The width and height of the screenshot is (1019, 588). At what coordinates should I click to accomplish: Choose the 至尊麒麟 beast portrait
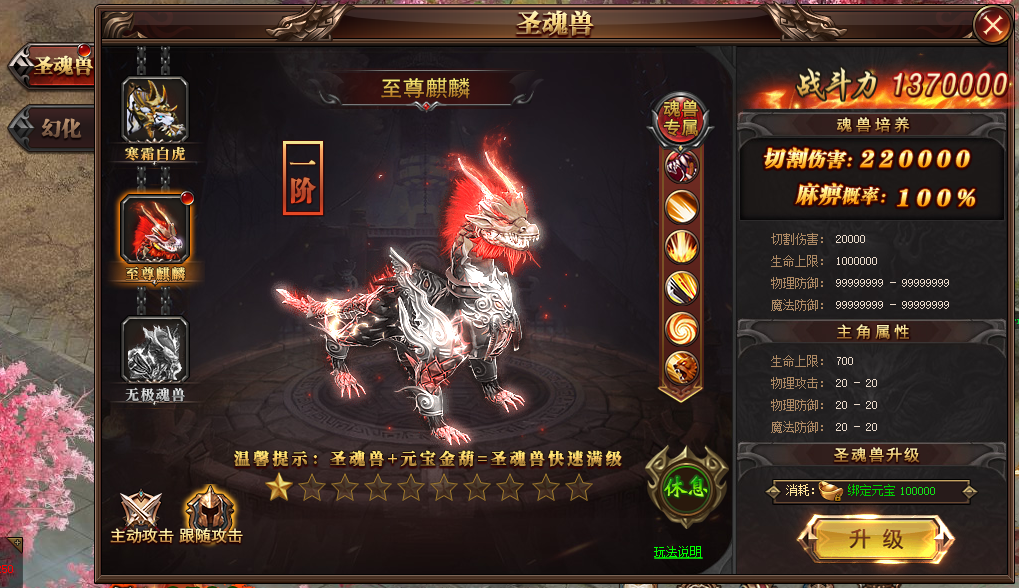(155, 229)
